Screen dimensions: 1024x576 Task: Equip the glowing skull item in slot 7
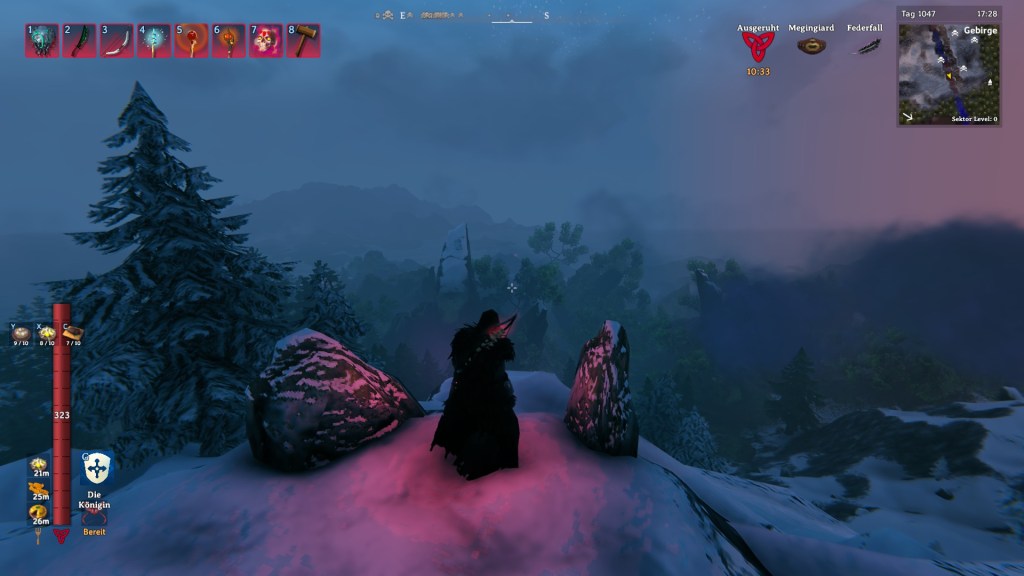pyautogui.click(x=266, y=41)
